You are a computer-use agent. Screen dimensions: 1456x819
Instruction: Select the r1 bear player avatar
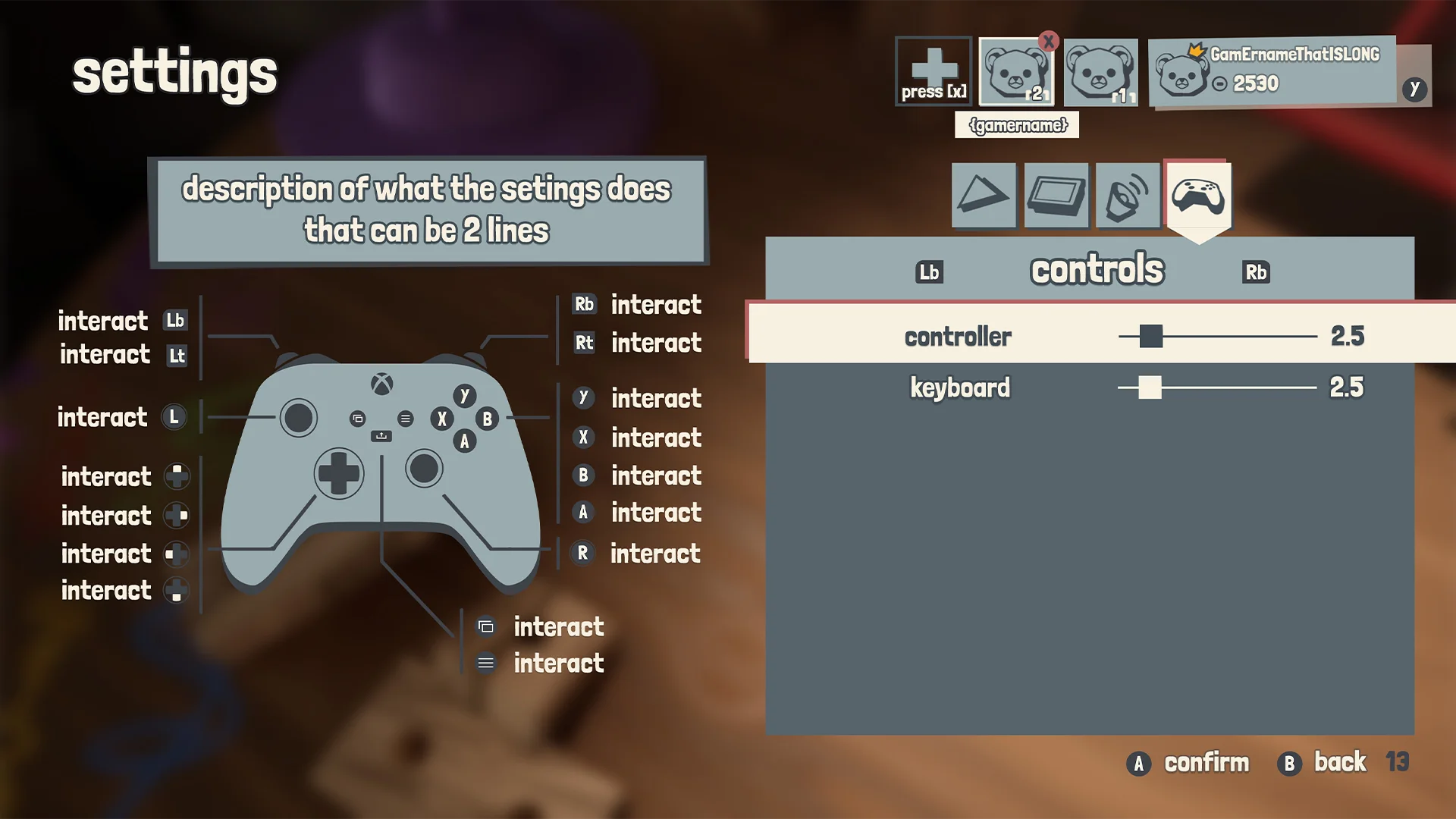(x=1100, y=72)
